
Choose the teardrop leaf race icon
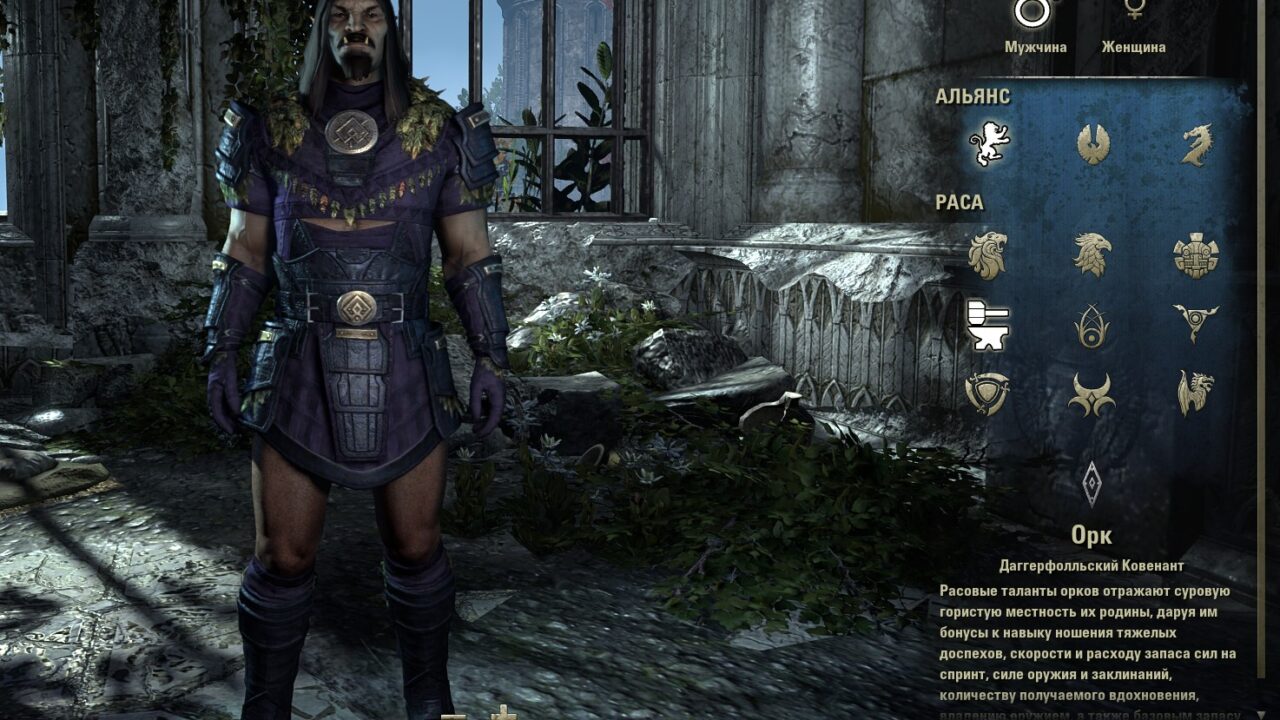point(1092,325)
